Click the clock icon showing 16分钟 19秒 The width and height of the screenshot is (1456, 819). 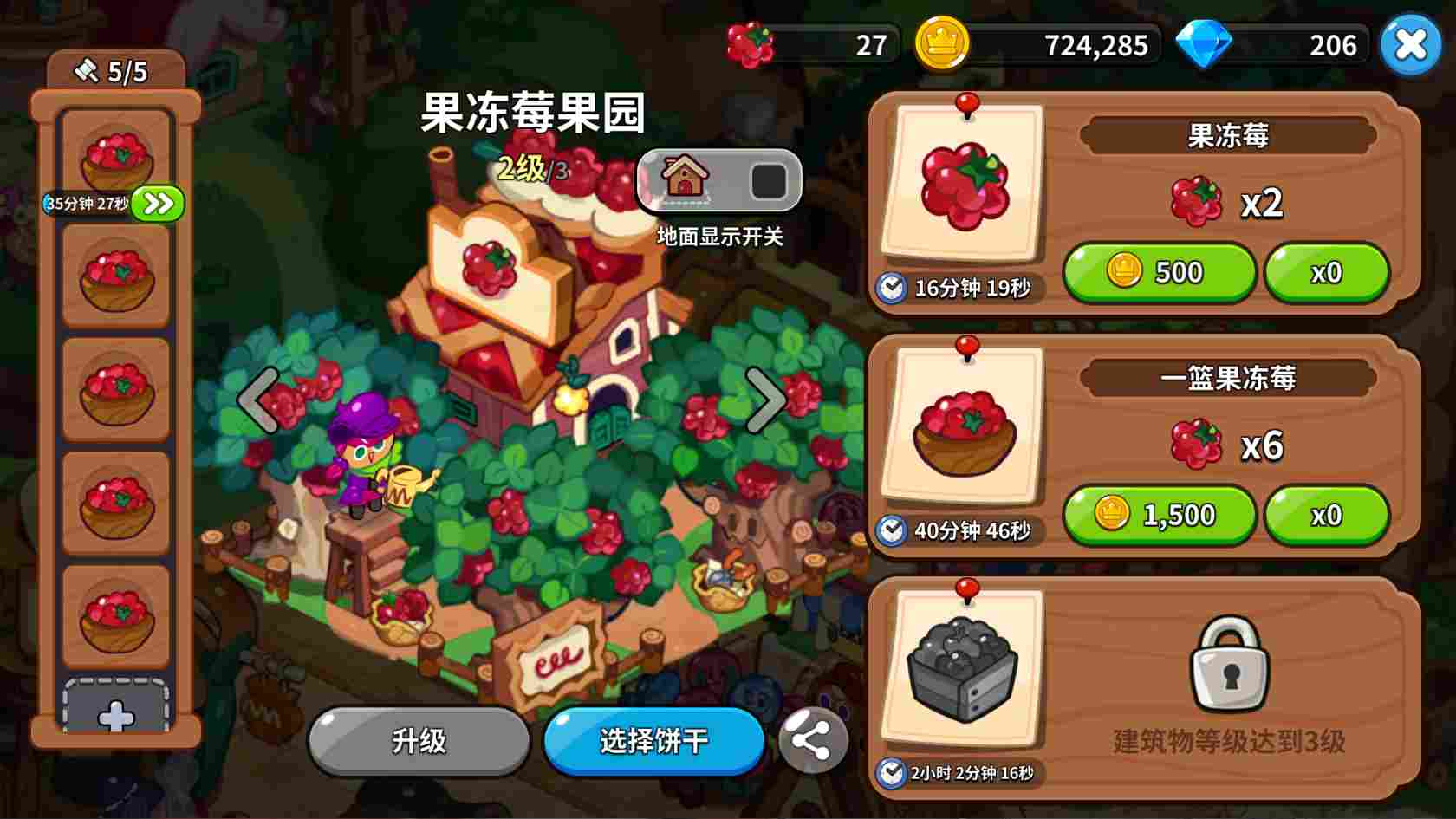(x=893, y=289)
